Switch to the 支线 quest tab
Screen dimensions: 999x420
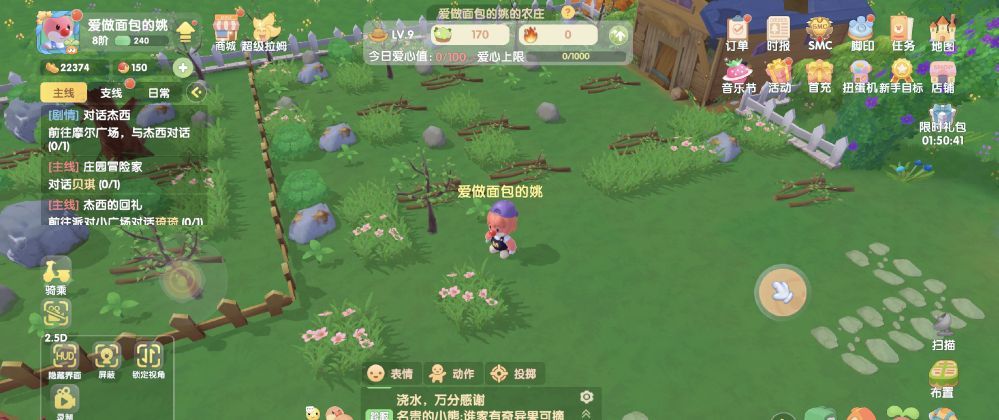click(x=111, y=93)
